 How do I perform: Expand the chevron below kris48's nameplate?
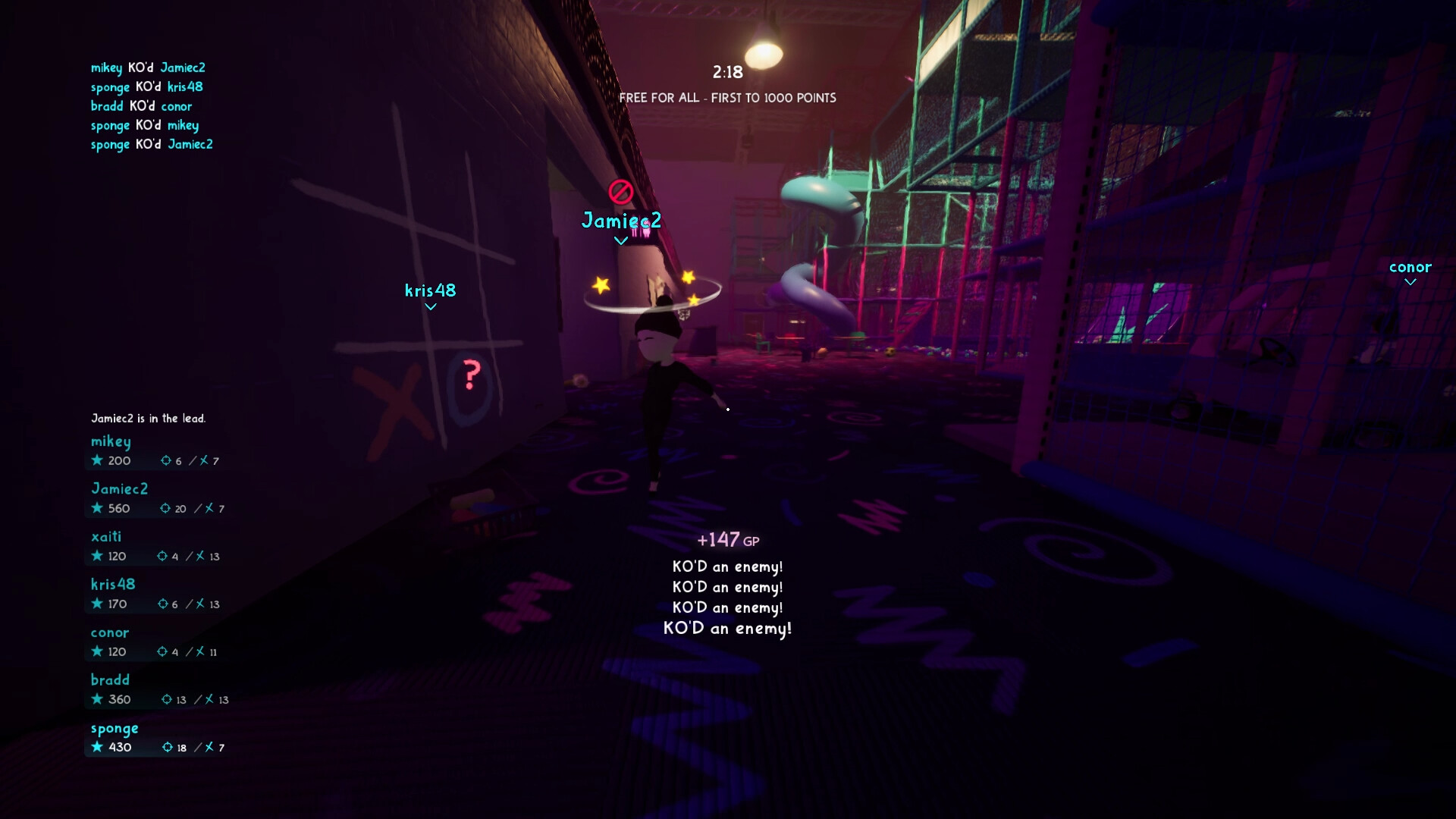tap(431, 306)
